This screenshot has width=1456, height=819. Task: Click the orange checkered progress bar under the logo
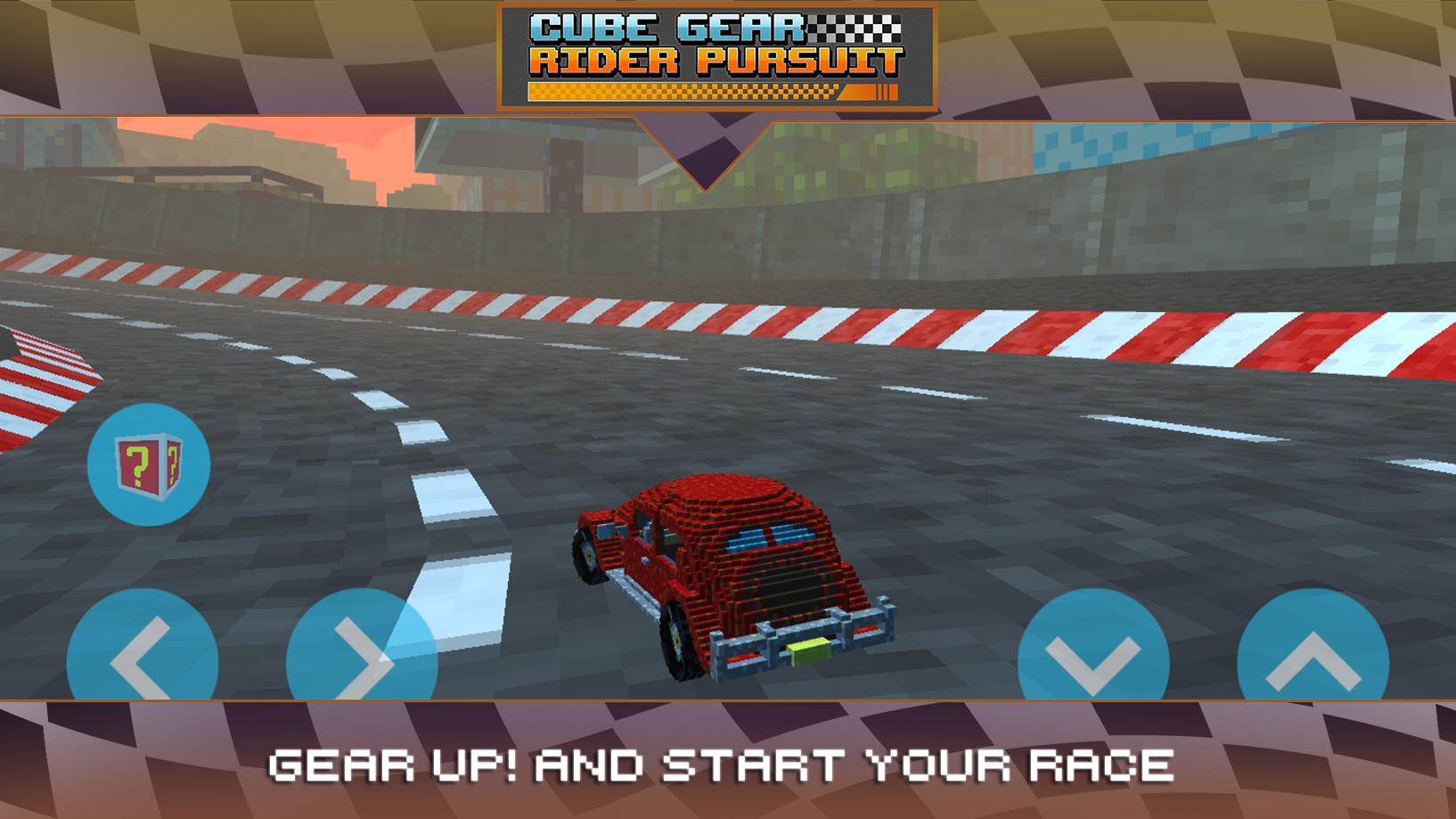coord(713,90)
